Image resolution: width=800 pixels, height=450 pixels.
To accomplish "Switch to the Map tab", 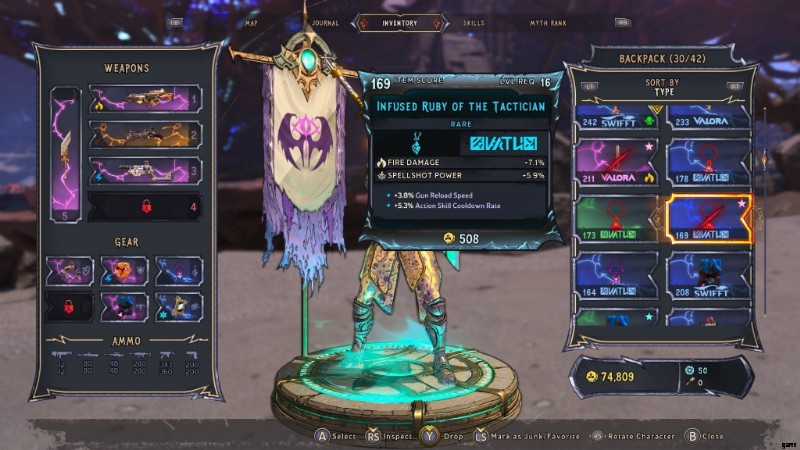I will click(x=252, y=22).
